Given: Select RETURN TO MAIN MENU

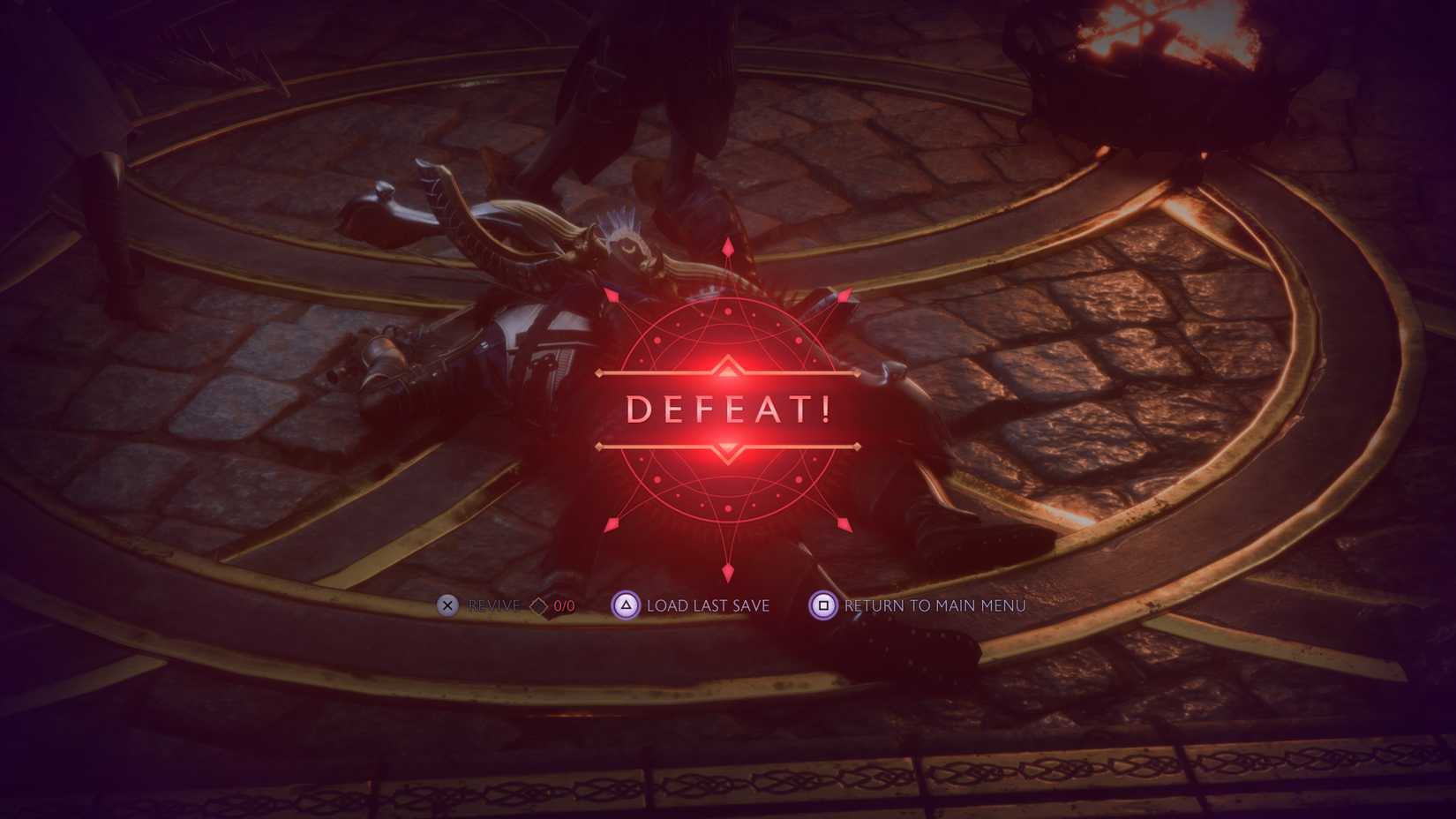Looking at the screenshot, I should [x=934, y=606].
